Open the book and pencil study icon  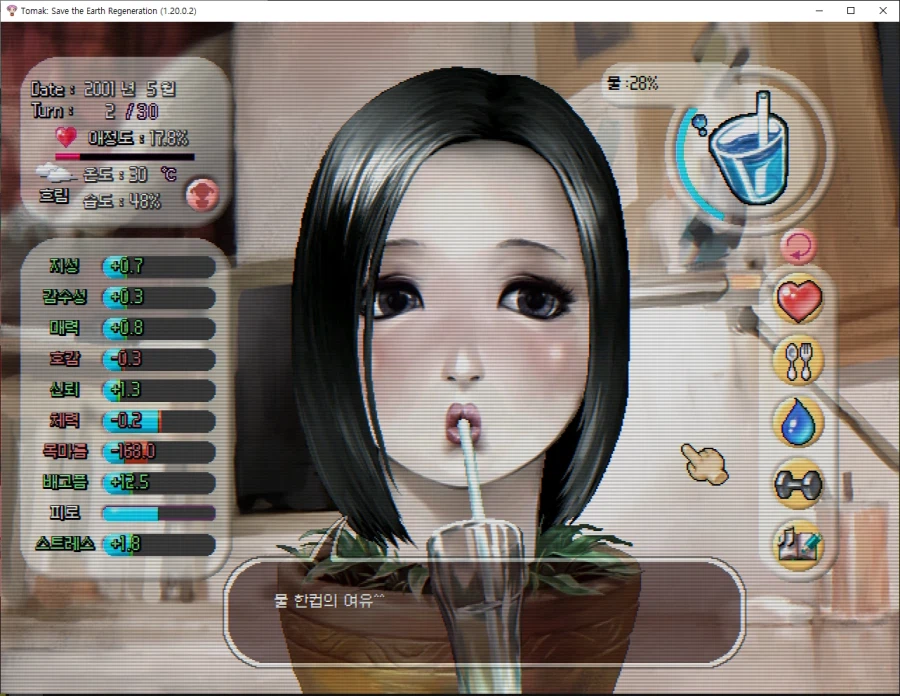click(x=798, y=543)
